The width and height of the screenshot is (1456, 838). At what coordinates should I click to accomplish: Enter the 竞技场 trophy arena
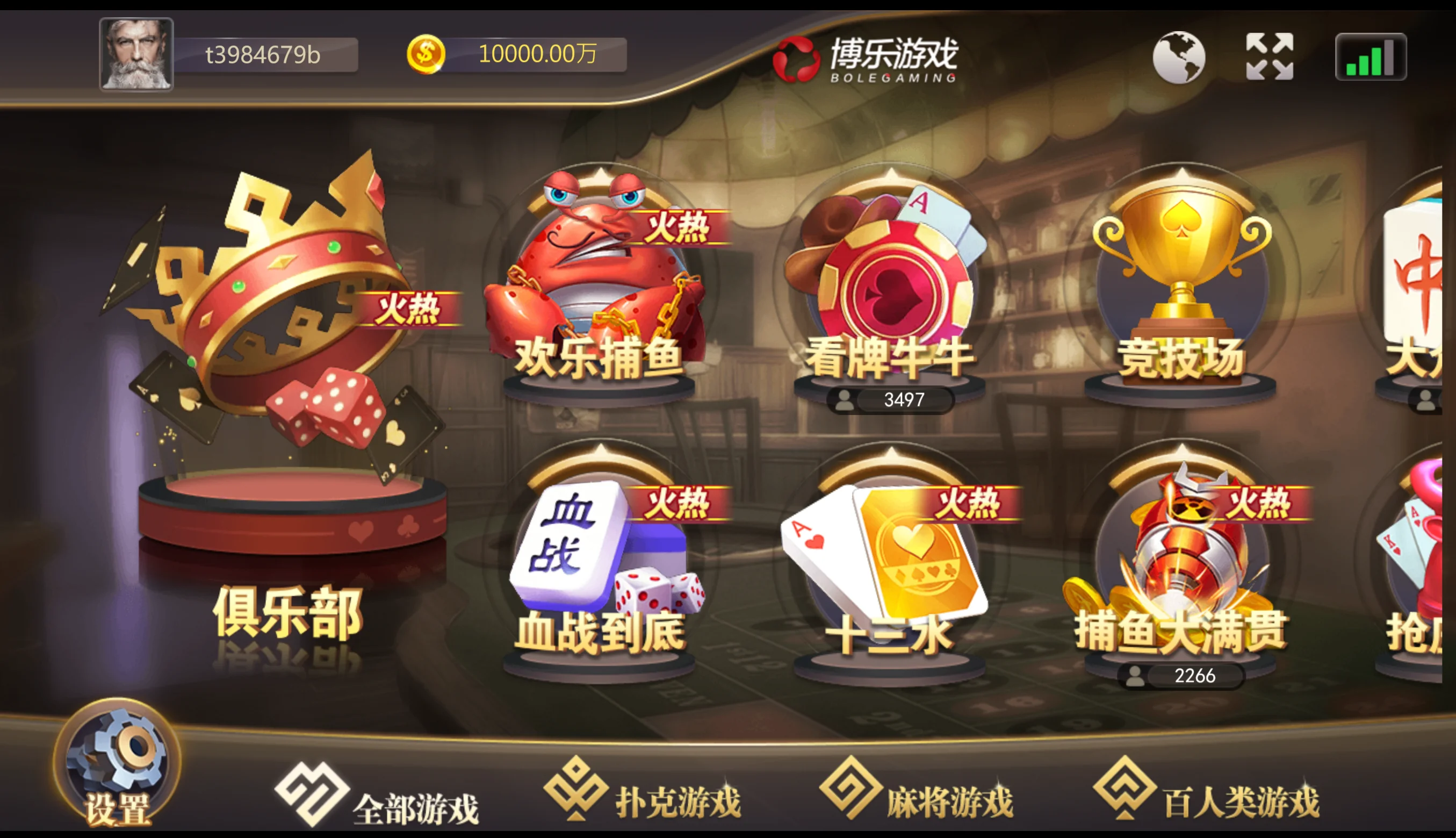(x=1181, y=288)
